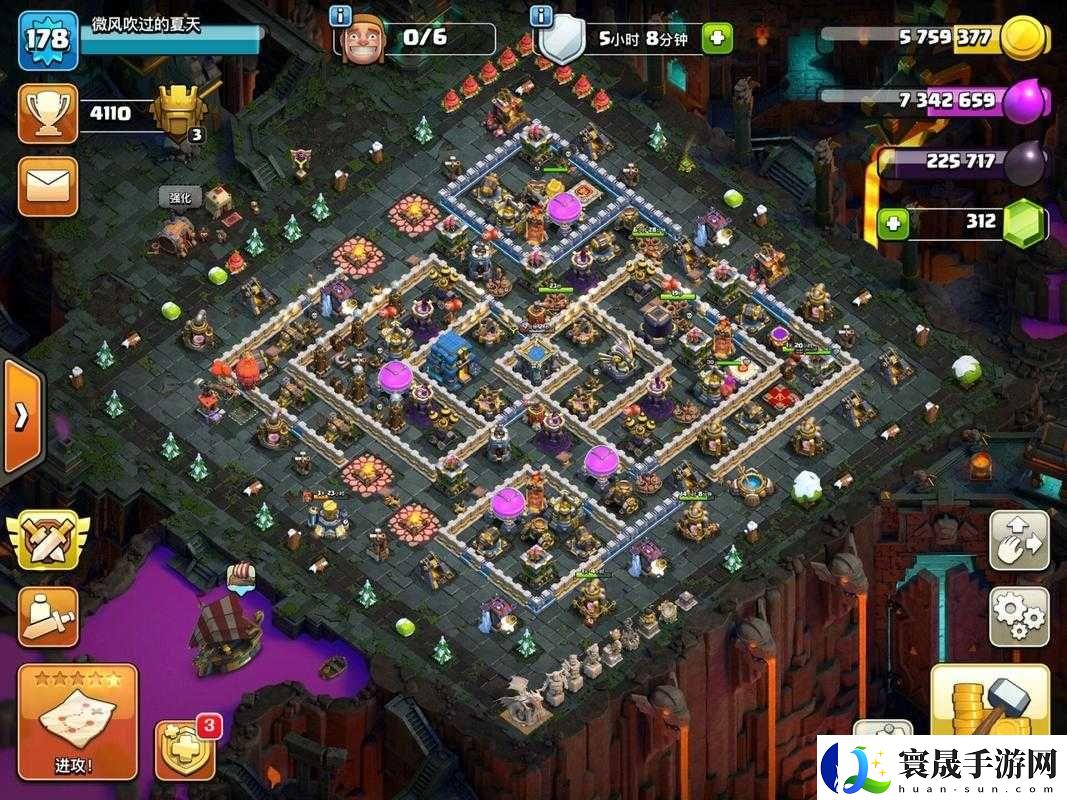Open the mail inbox envelope
Viewport: 1067px width, 800px height.
47,186
